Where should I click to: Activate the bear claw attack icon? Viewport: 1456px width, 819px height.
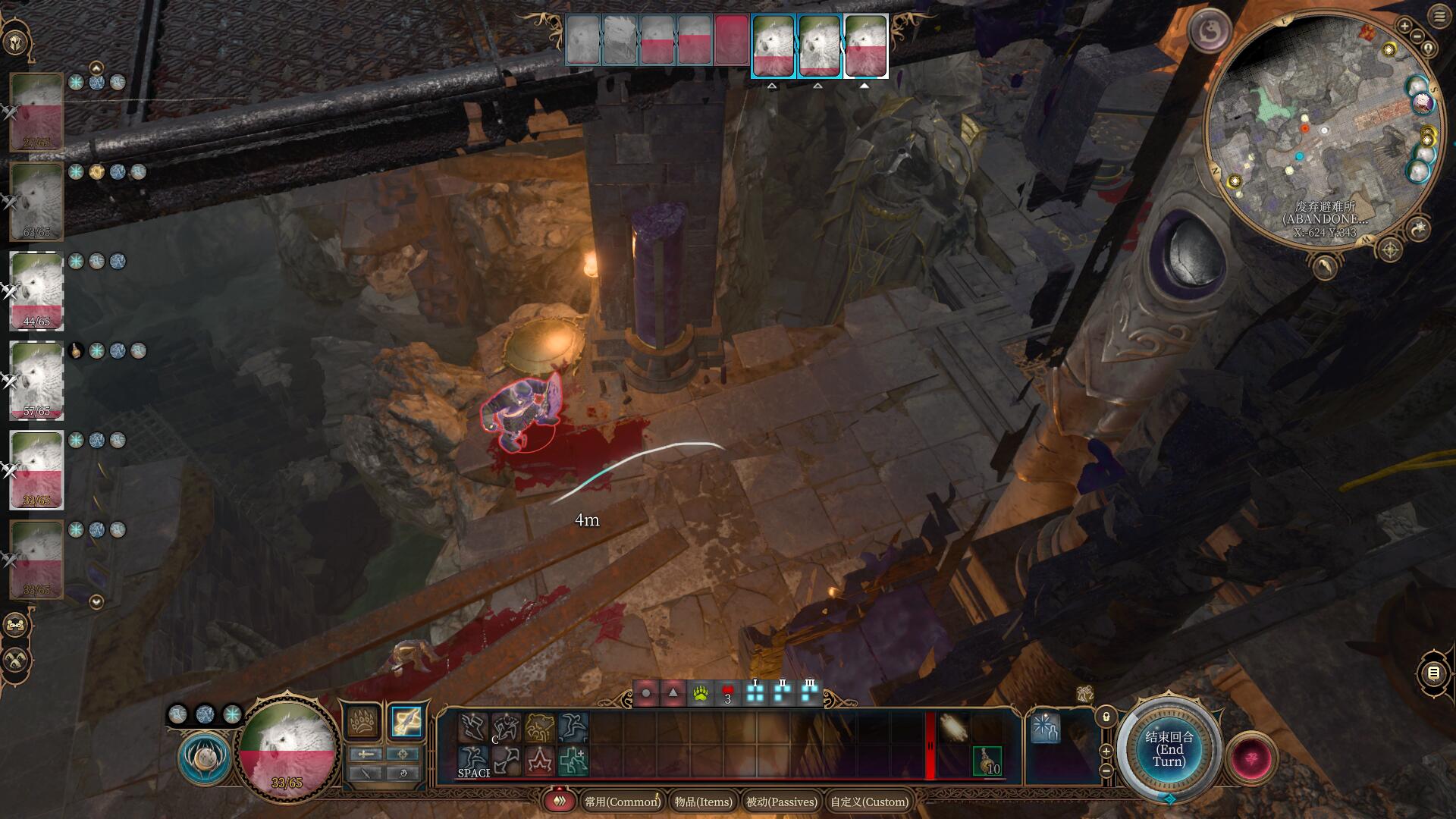(x=363, y=721)
